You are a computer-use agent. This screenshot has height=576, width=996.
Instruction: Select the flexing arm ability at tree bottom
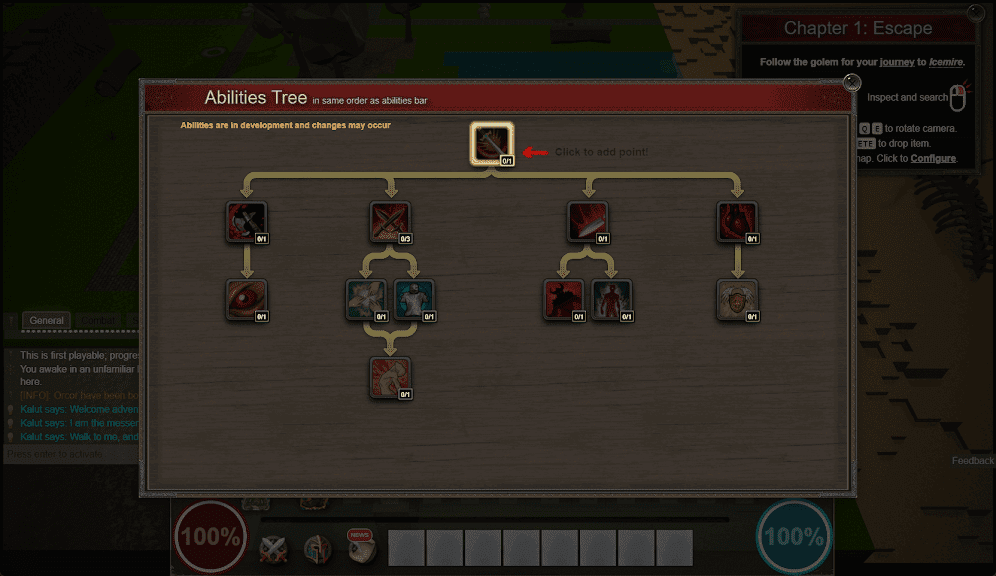pyautogui.click(x=390, y=377)
